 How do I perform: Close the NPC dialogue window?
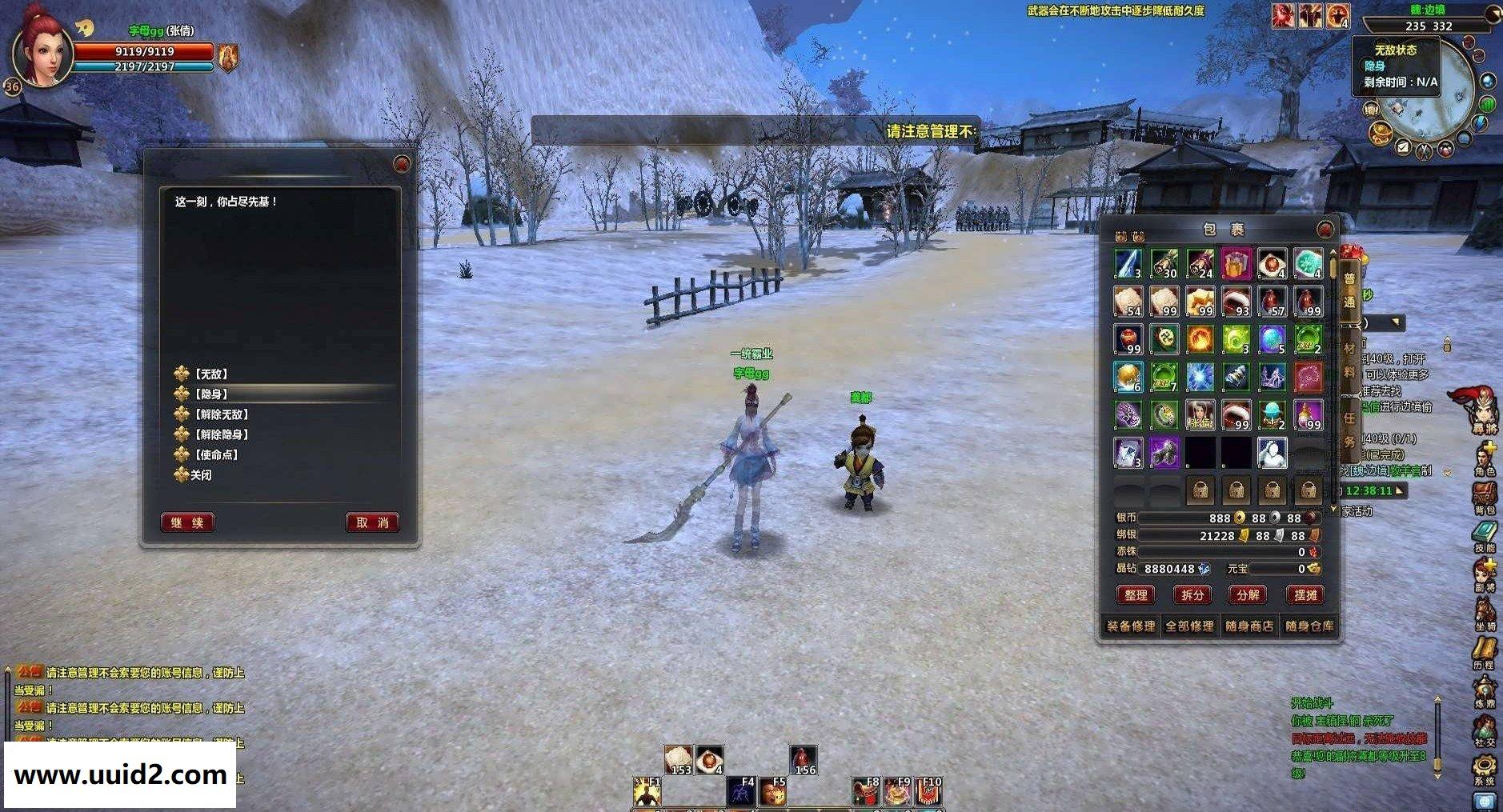point(402,164)
